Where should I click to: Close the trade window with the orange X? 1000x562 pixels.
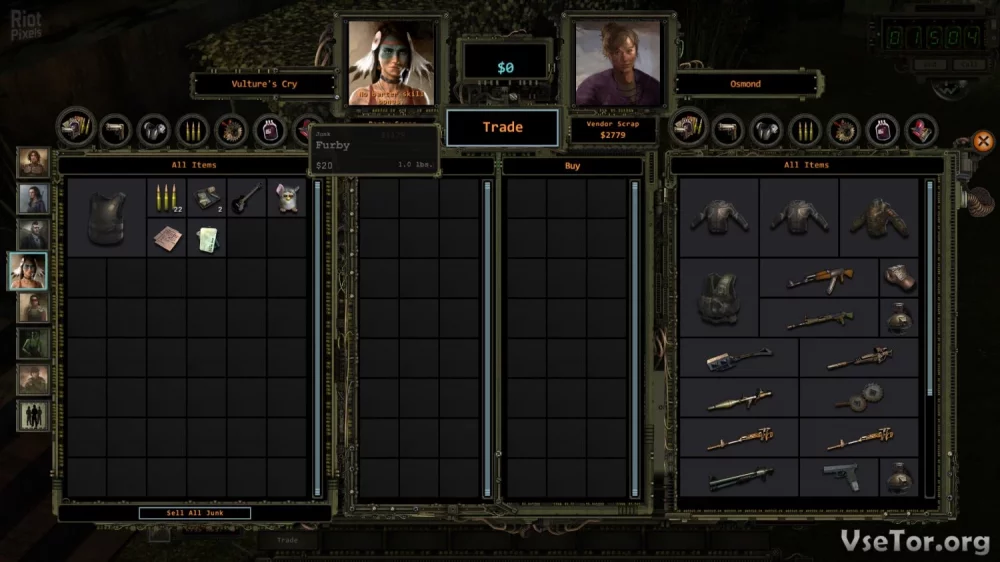click(x=983, y=141)
